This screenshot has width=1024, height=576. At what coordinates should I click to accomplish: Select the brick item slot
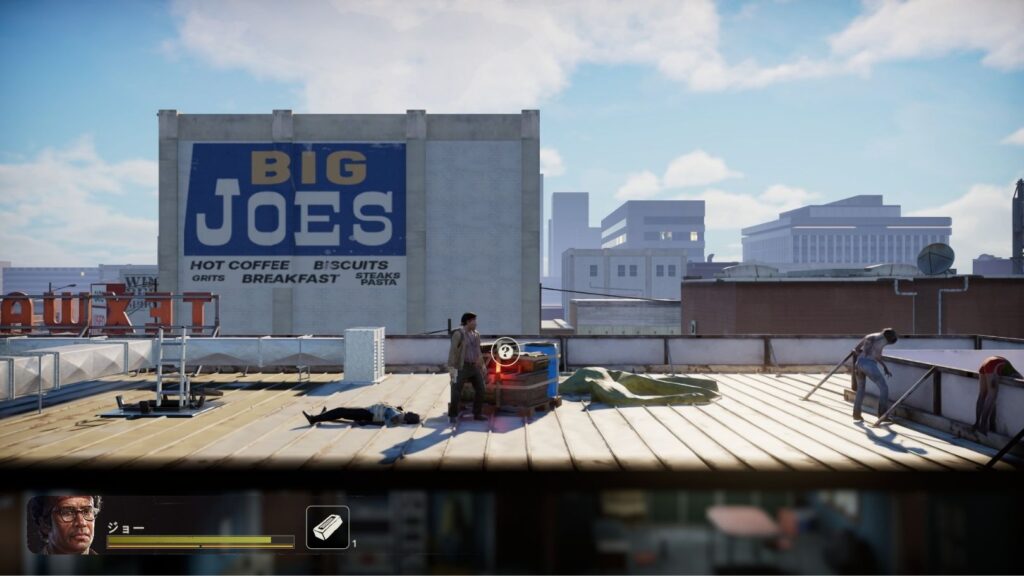[x=327, y=527]
